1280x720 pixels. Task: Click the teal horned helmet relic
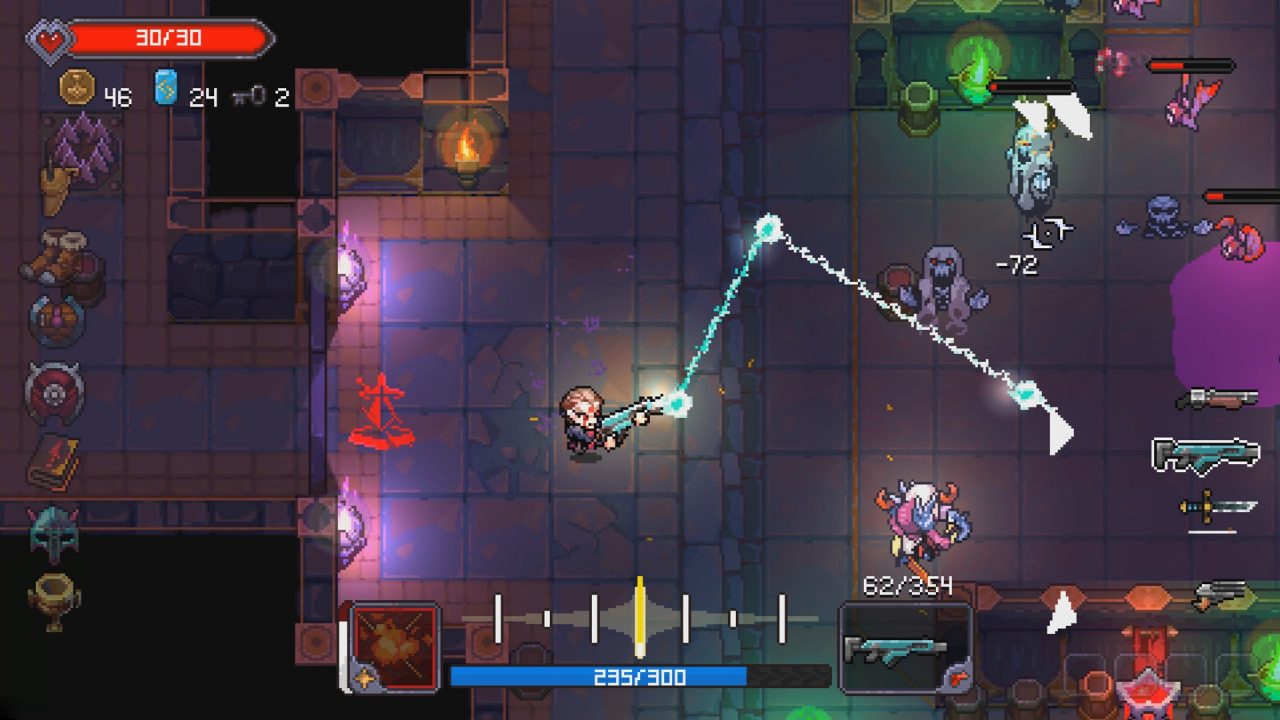tap(54, 531)
